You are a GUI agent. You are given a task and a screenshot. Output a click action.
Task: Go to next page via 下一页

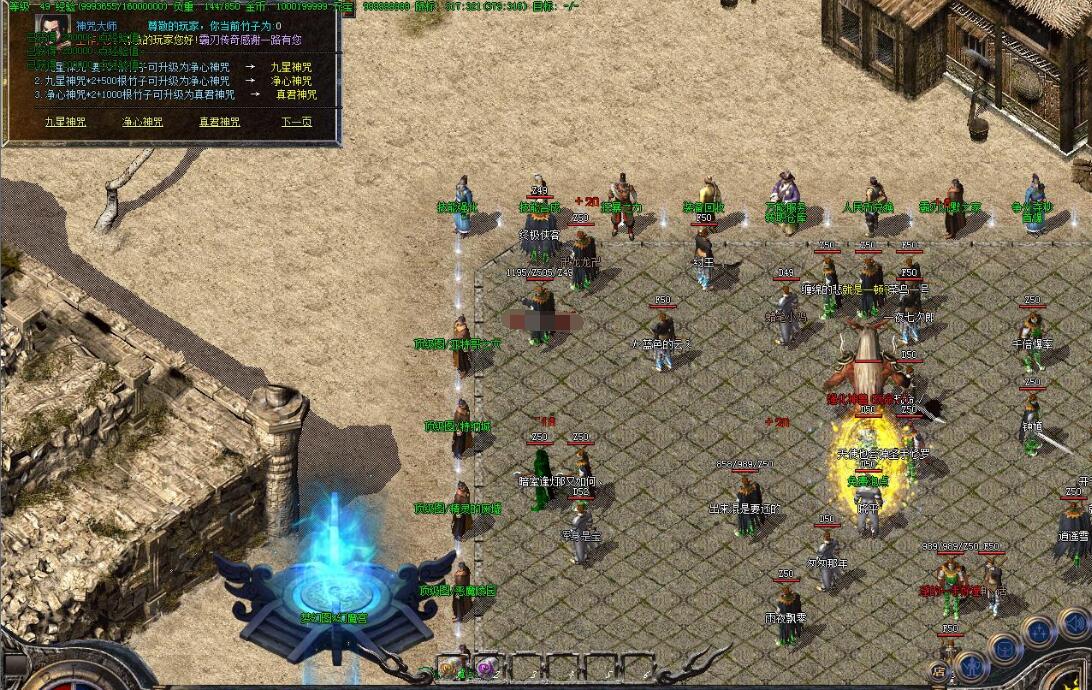click(x=296, y=122)
